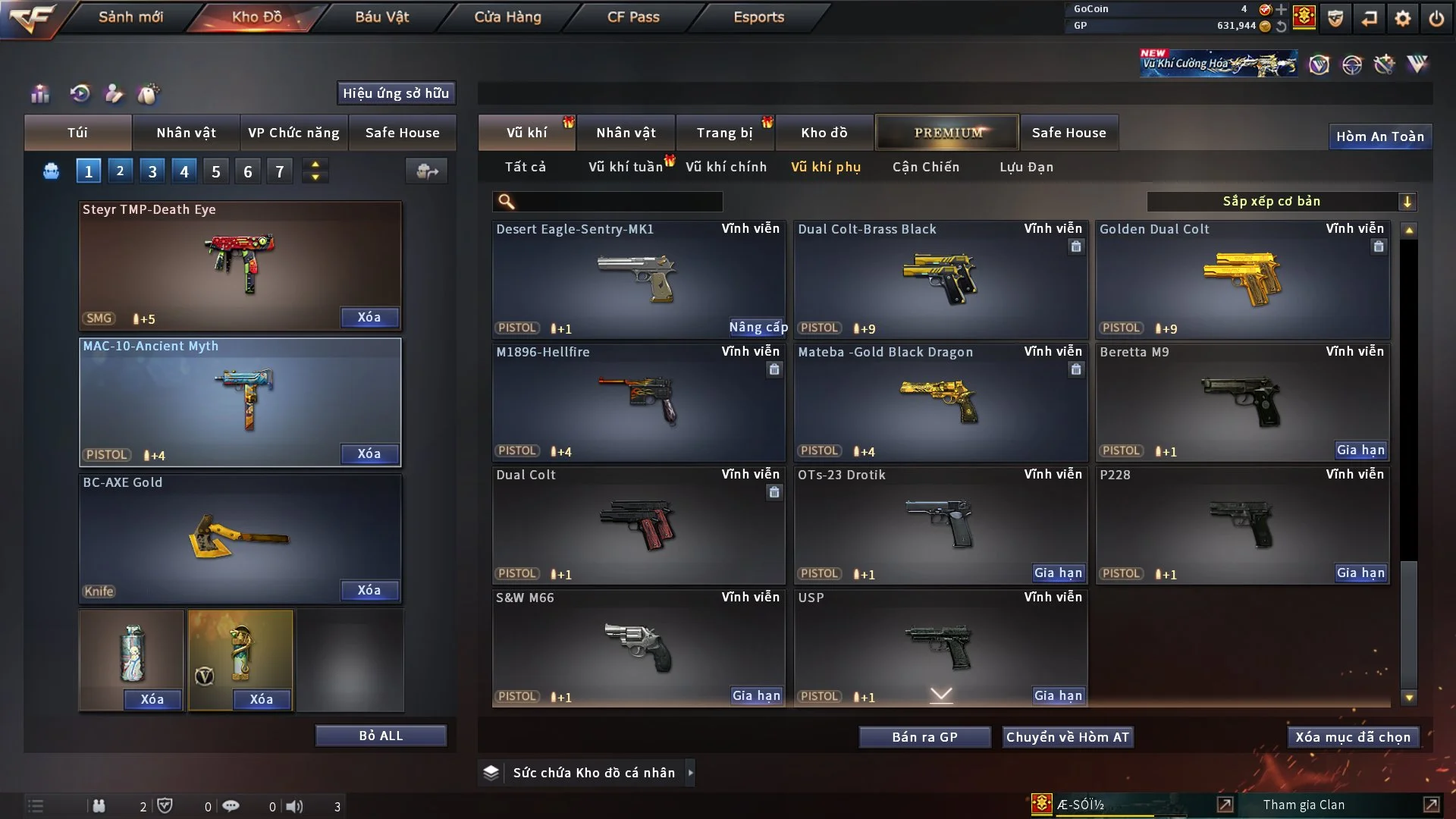Open the CF Pass page

pos(633,17)
